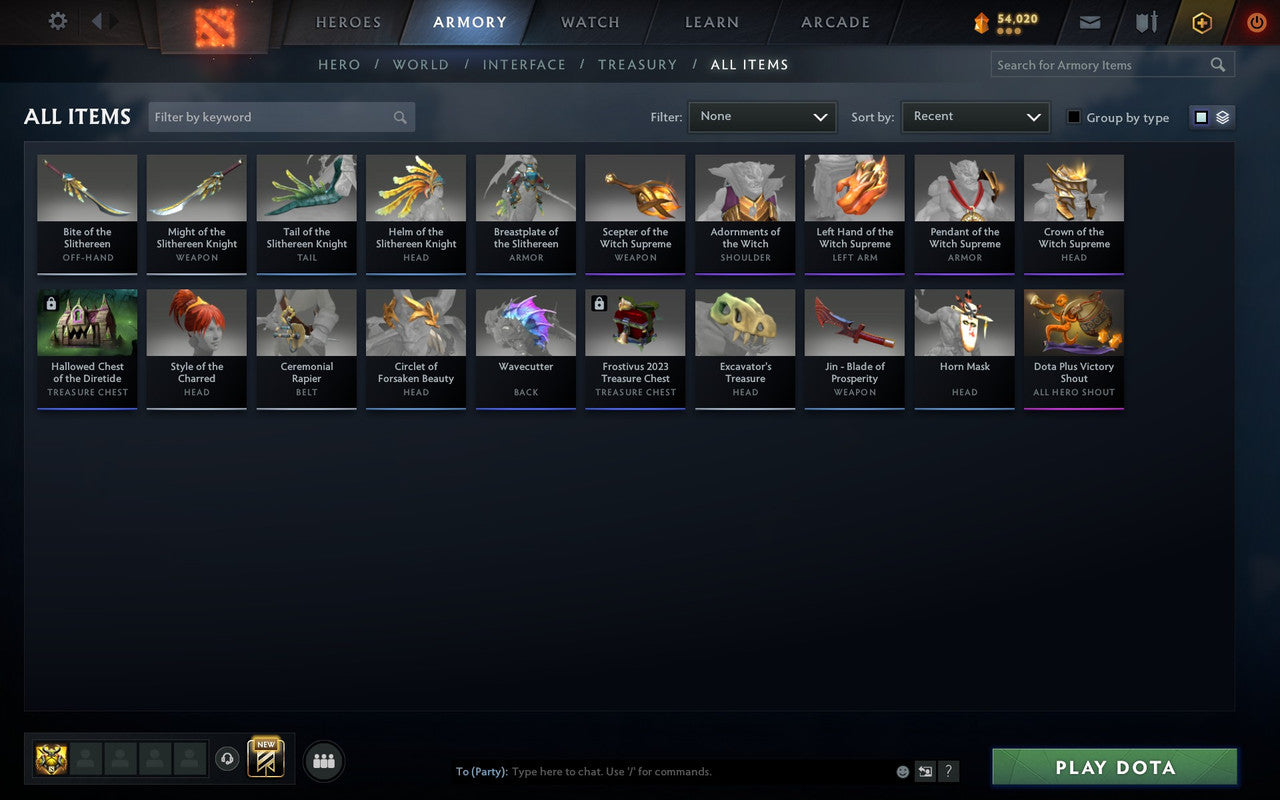Enable Group by type
Viewport: 1280px width, 800px height.
point(1073,117)
